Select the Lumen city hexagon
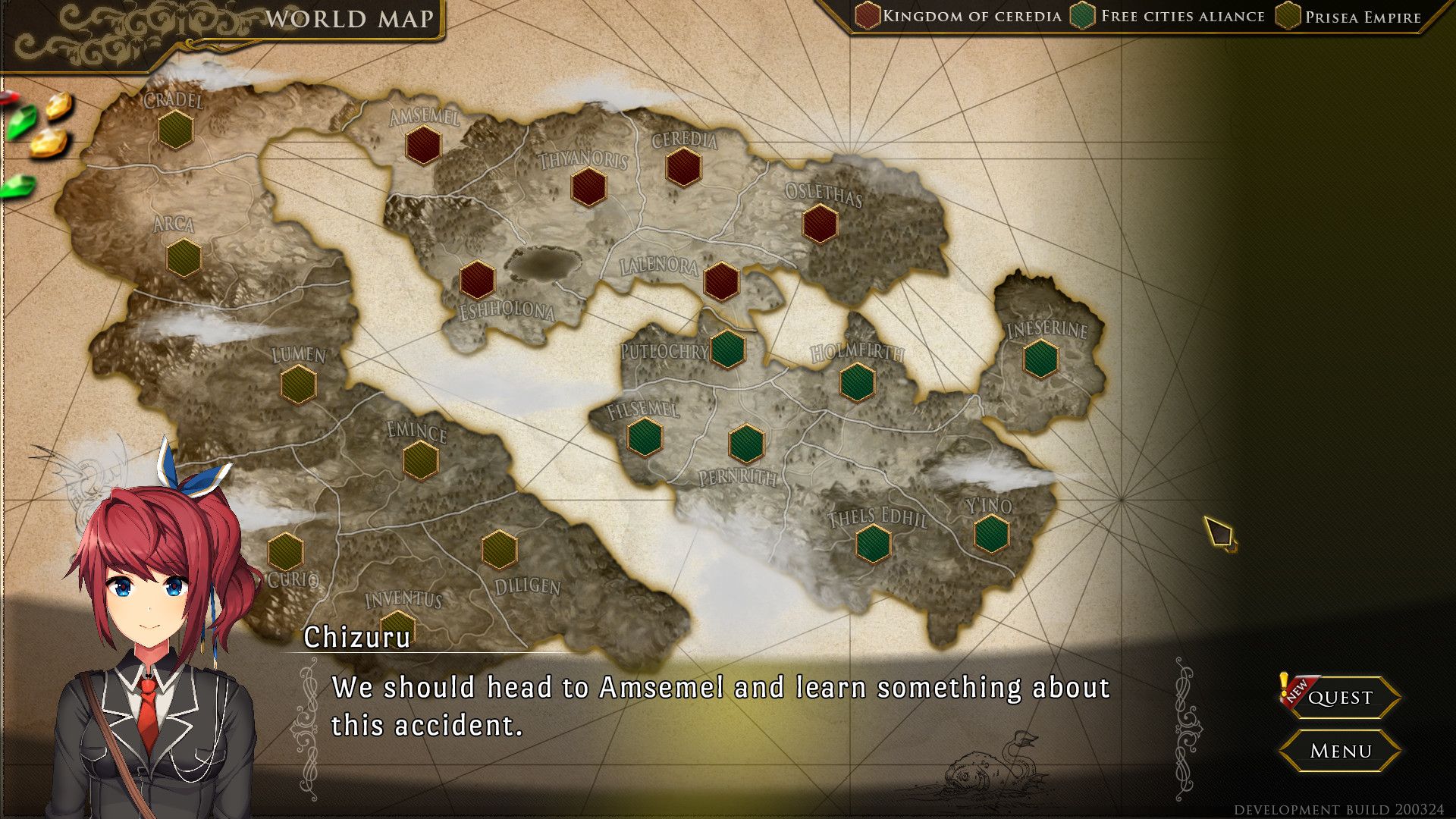 pyautogui.click(x=298, y=384)
